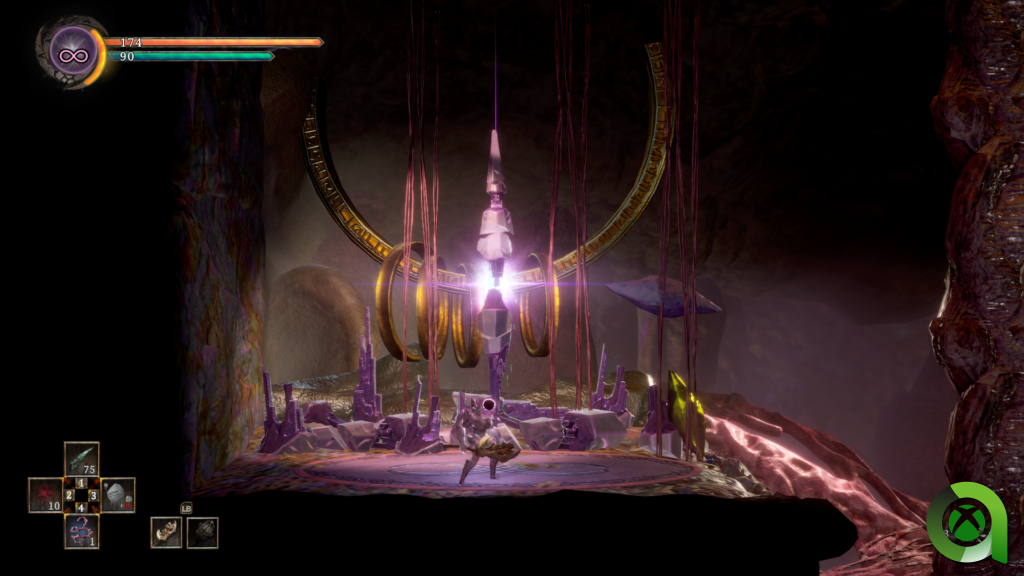
Task: Select the green dagger slot with 75
Action: pos(81,459)
